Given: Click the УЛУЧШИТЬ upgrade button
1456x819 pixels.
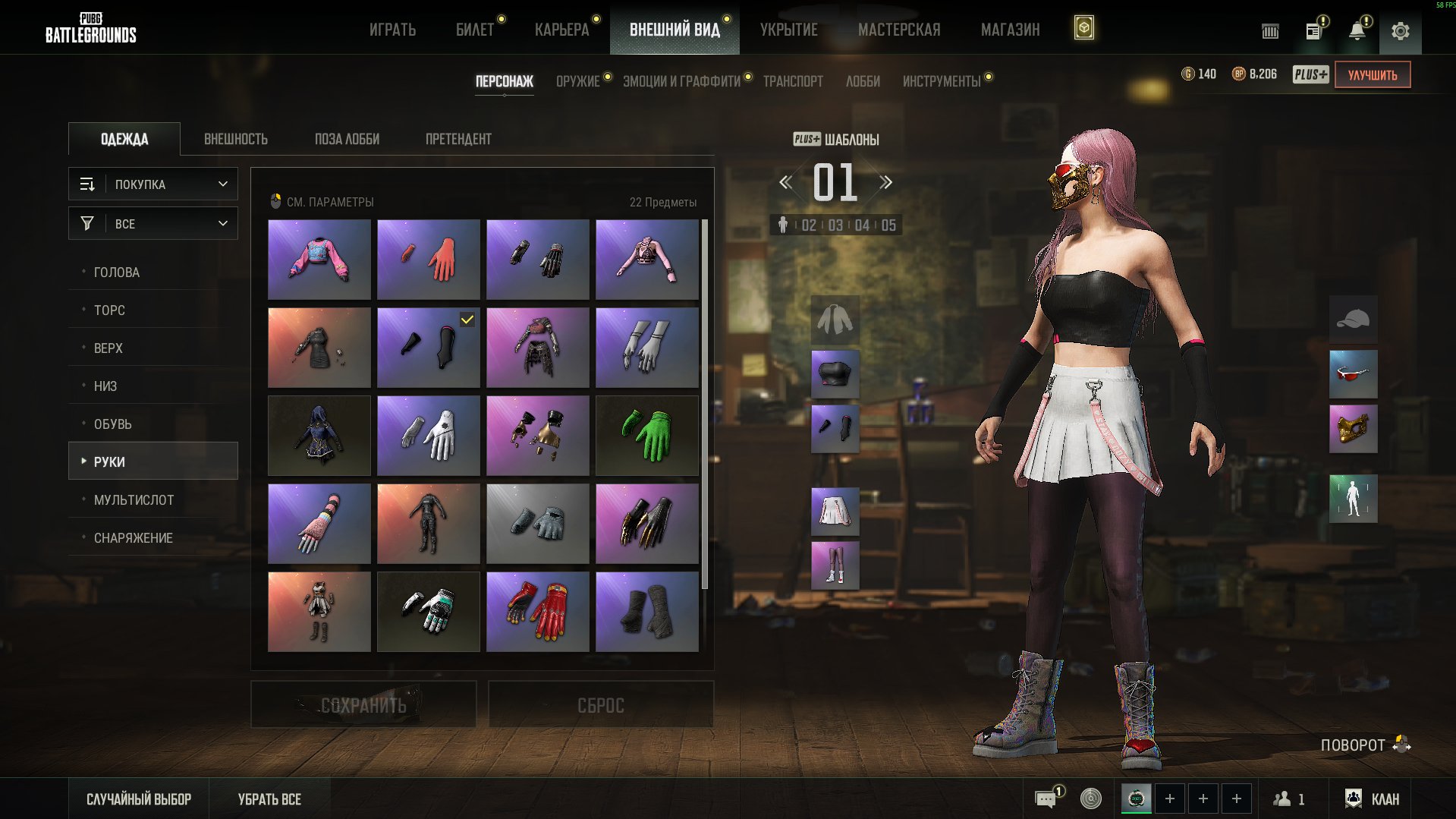Looking at the screenshot, I should pos(1372,75).
